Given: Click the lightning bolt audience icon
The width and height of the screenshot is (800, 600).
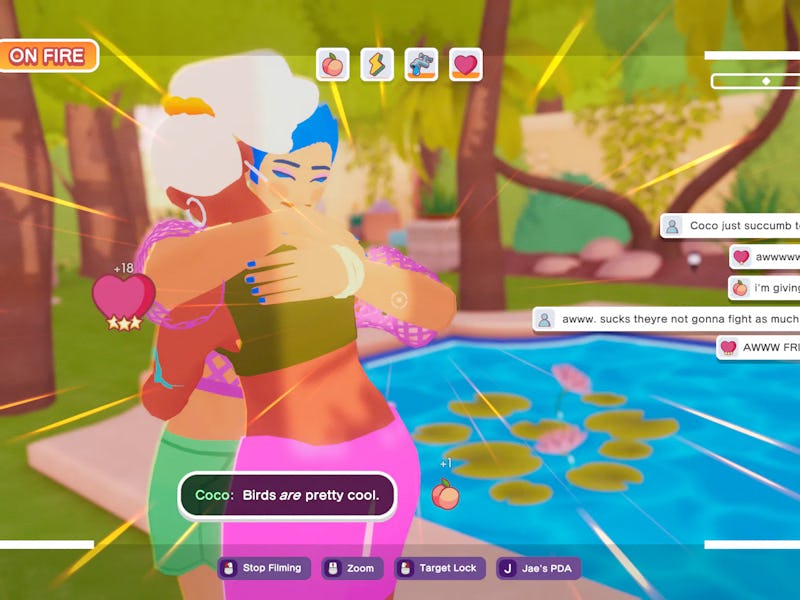Looking at the screenshot, I should [377, 65].
